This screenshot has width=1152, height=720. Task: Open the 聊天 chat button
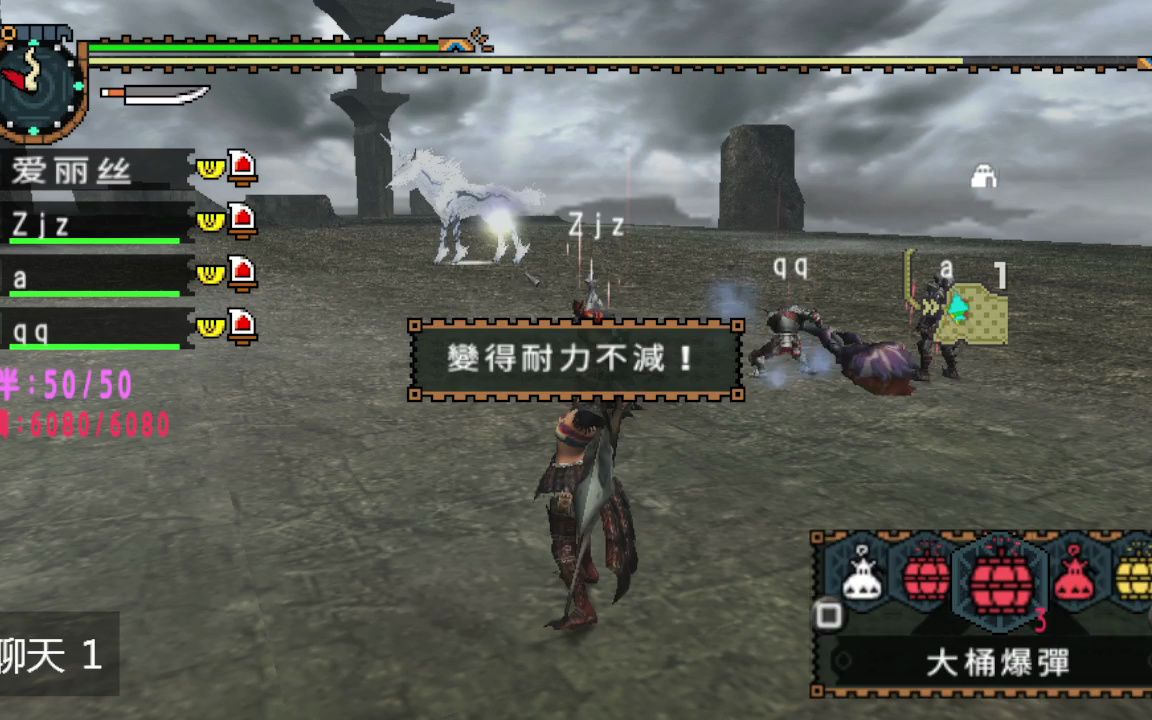click(55, 655)
